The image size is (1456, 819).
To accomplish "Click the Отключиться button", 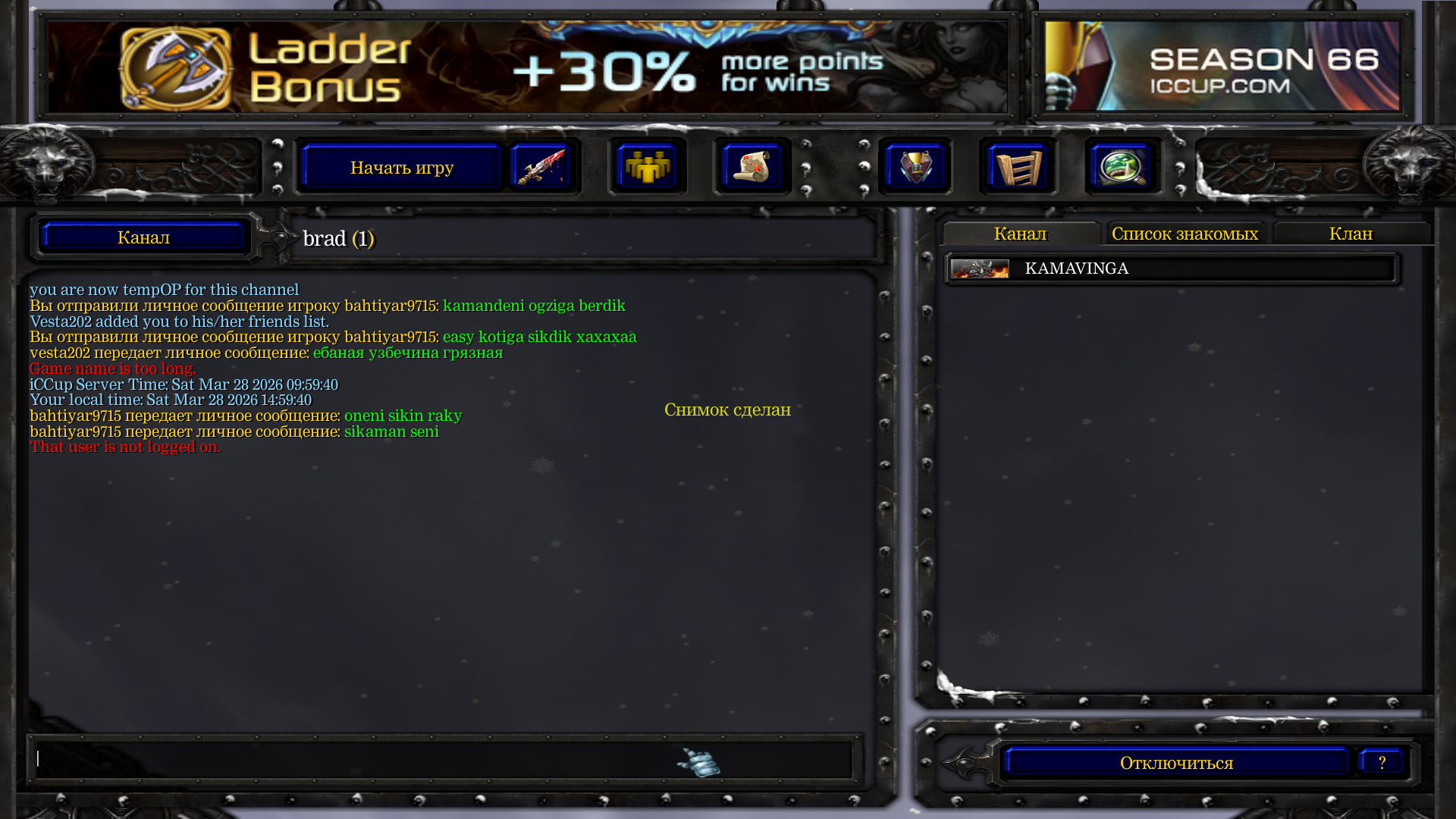I will [1176, 763].
